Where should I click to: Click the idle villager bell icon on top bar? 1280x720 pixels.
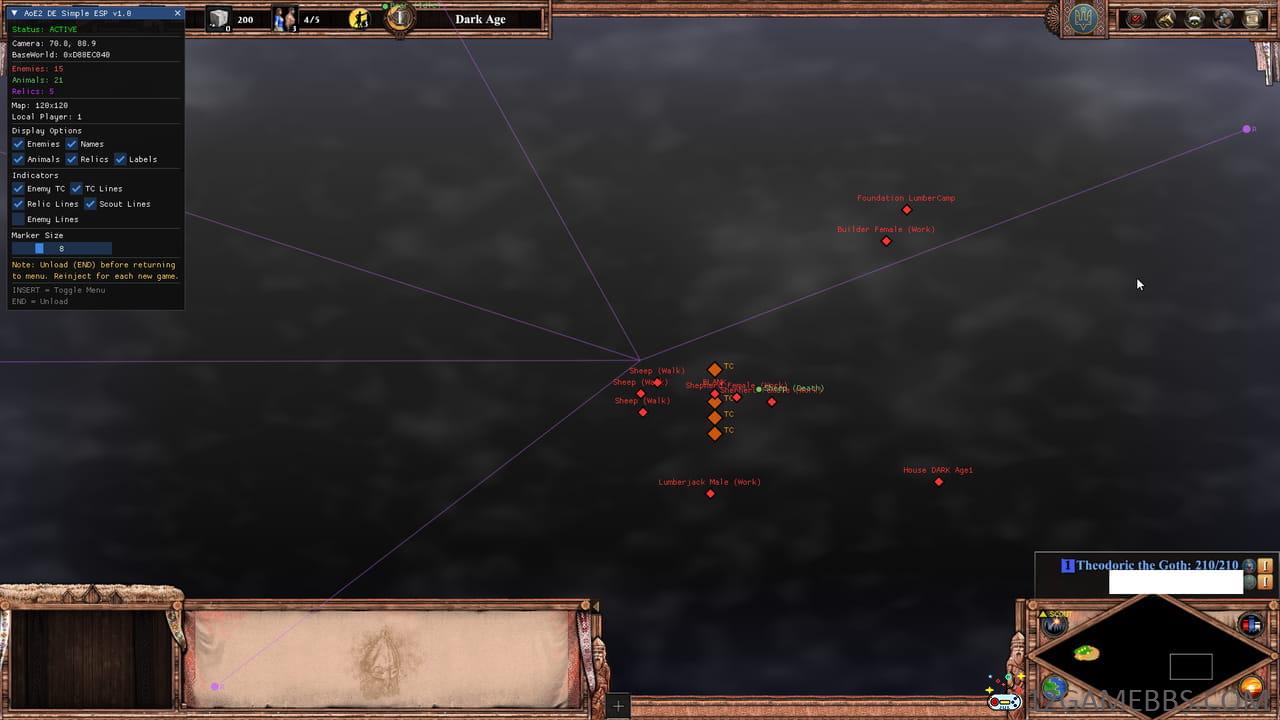360,19
